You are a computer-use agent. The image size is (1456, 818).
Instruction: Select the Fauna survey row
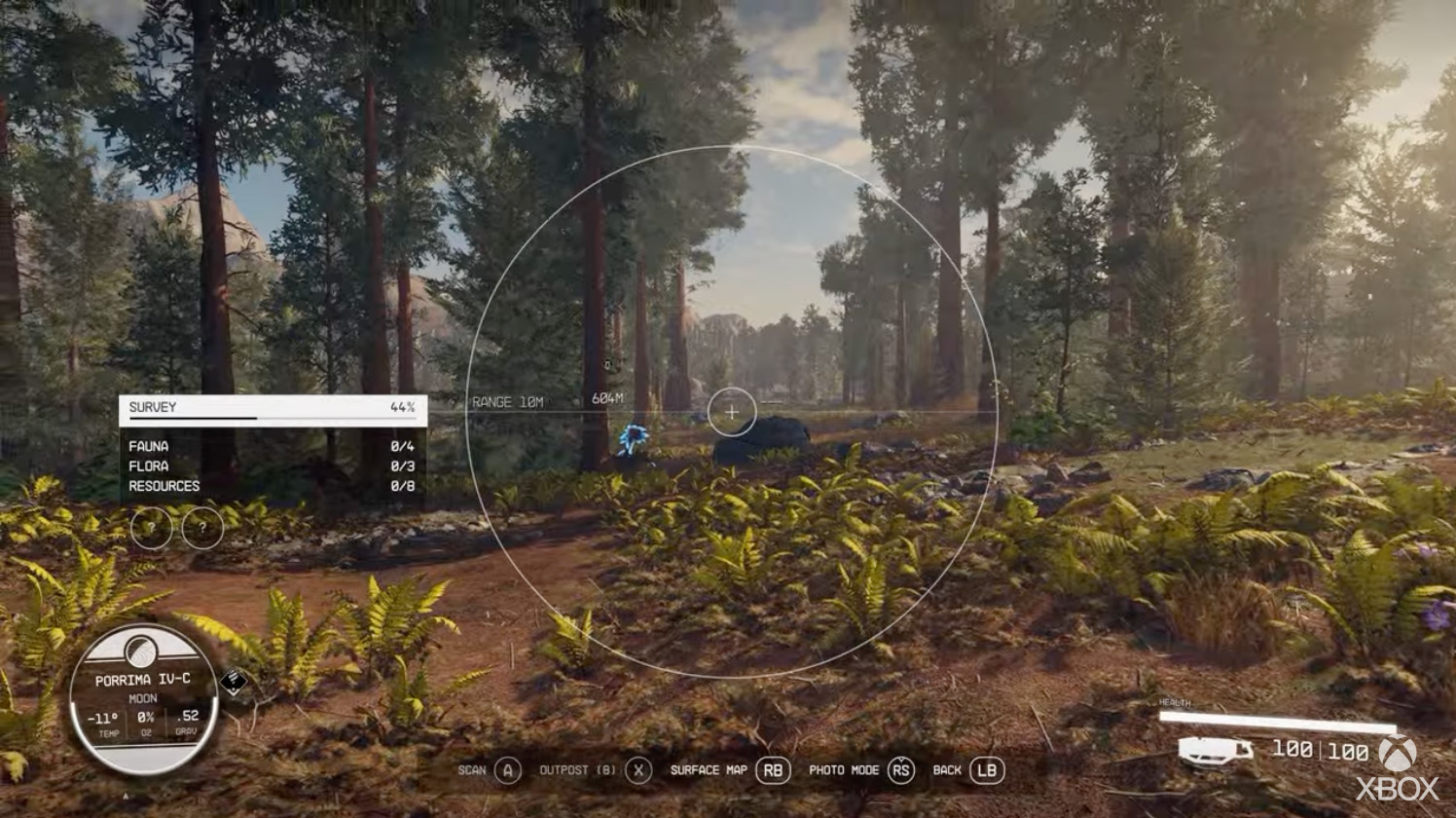[x=273, y=446]
